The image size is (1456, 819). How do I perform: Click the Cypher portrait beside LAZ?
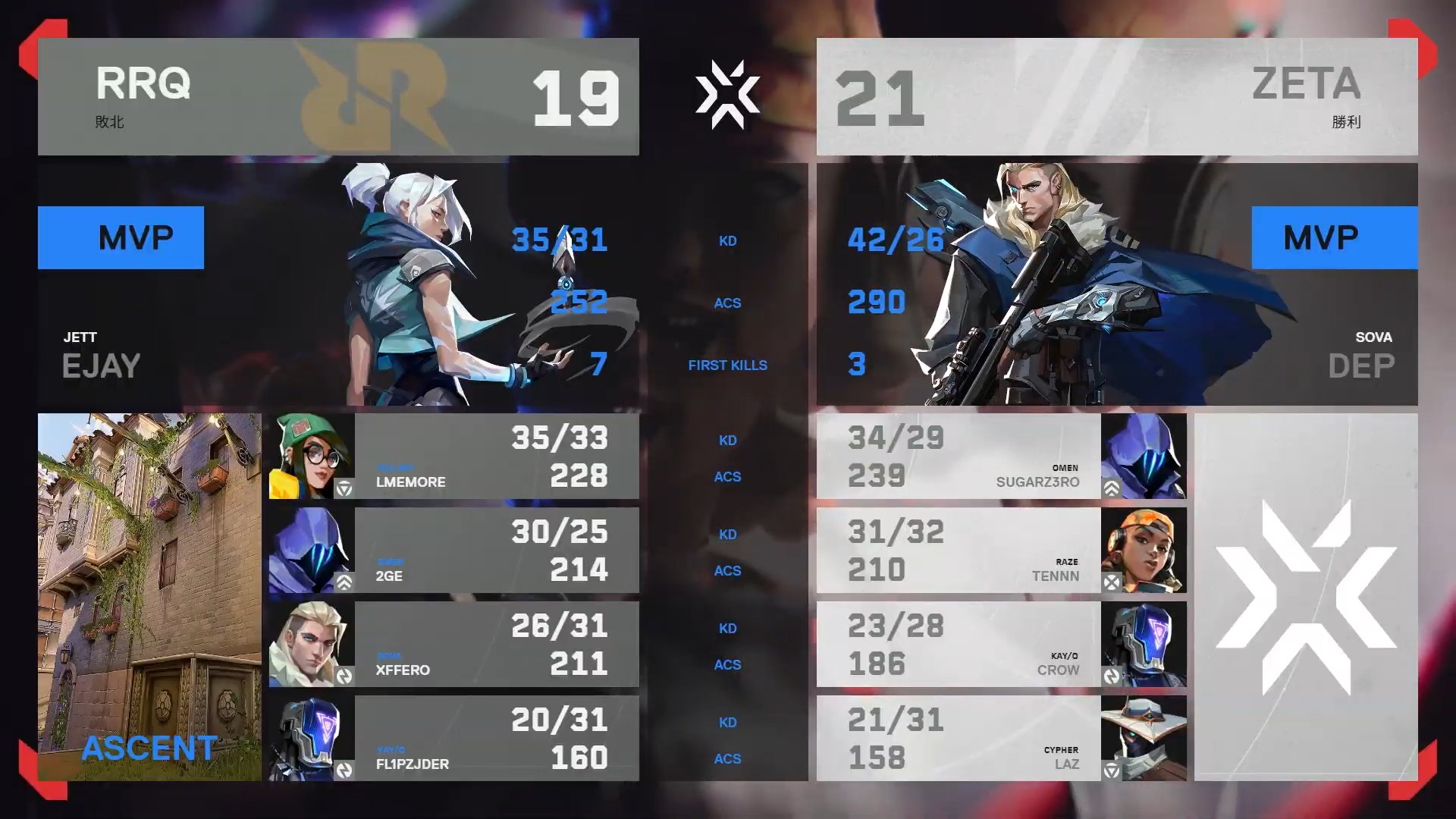pyautogui.click(x=1145, y=738)
